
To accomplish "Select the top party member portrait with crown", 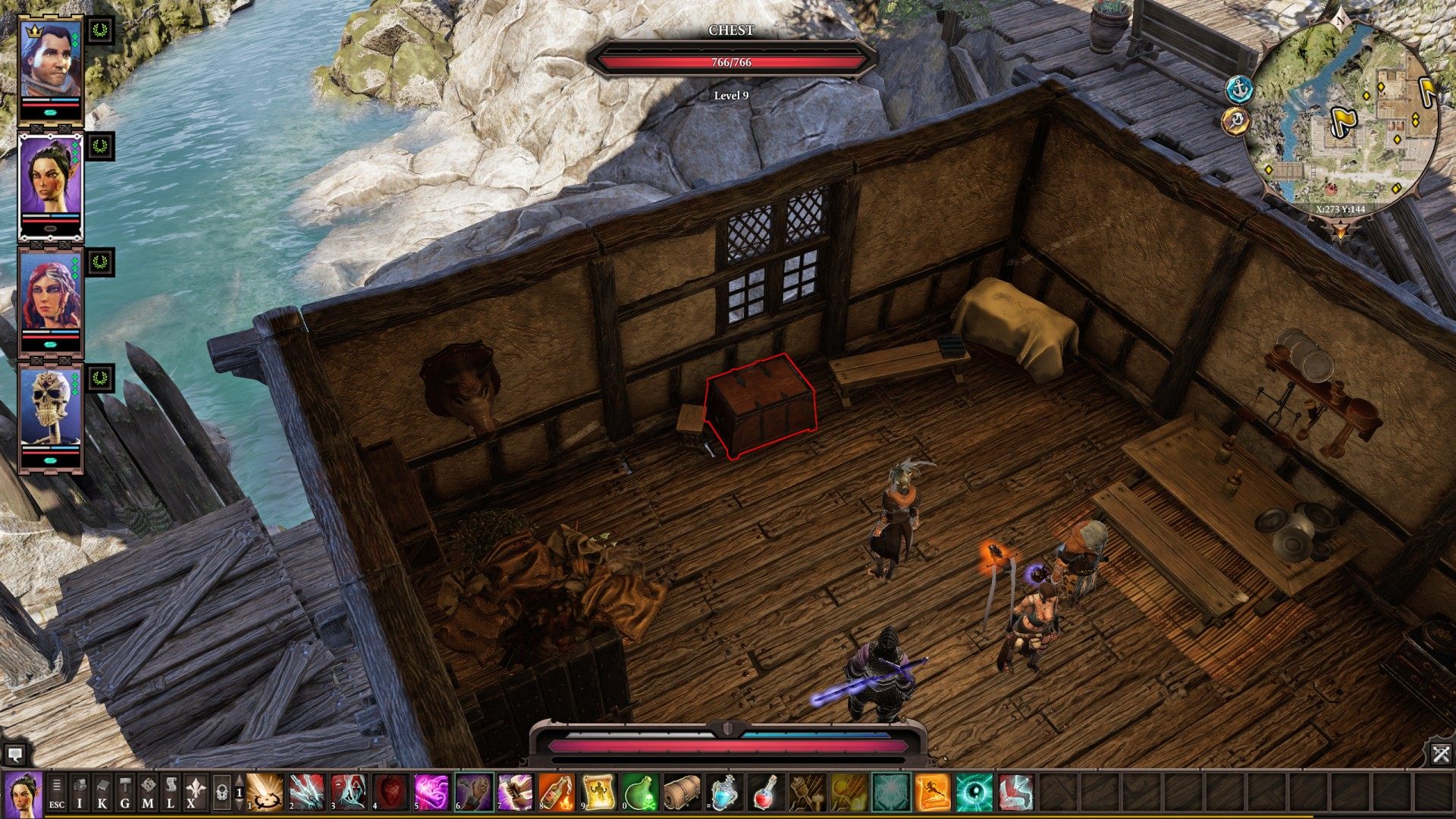I will point(51,61).
